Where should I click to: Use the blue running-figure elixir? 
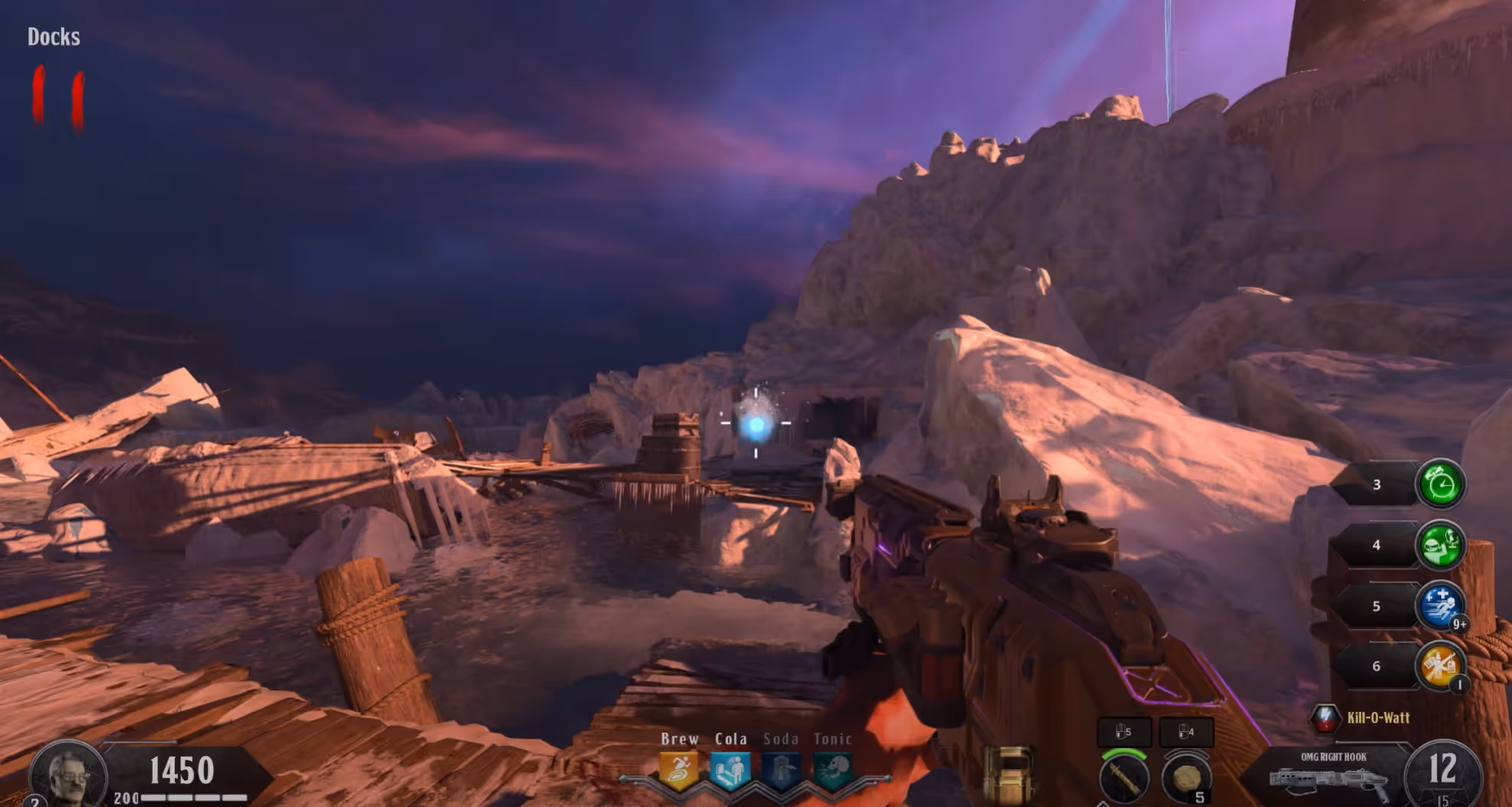(x=1440, y=605)
